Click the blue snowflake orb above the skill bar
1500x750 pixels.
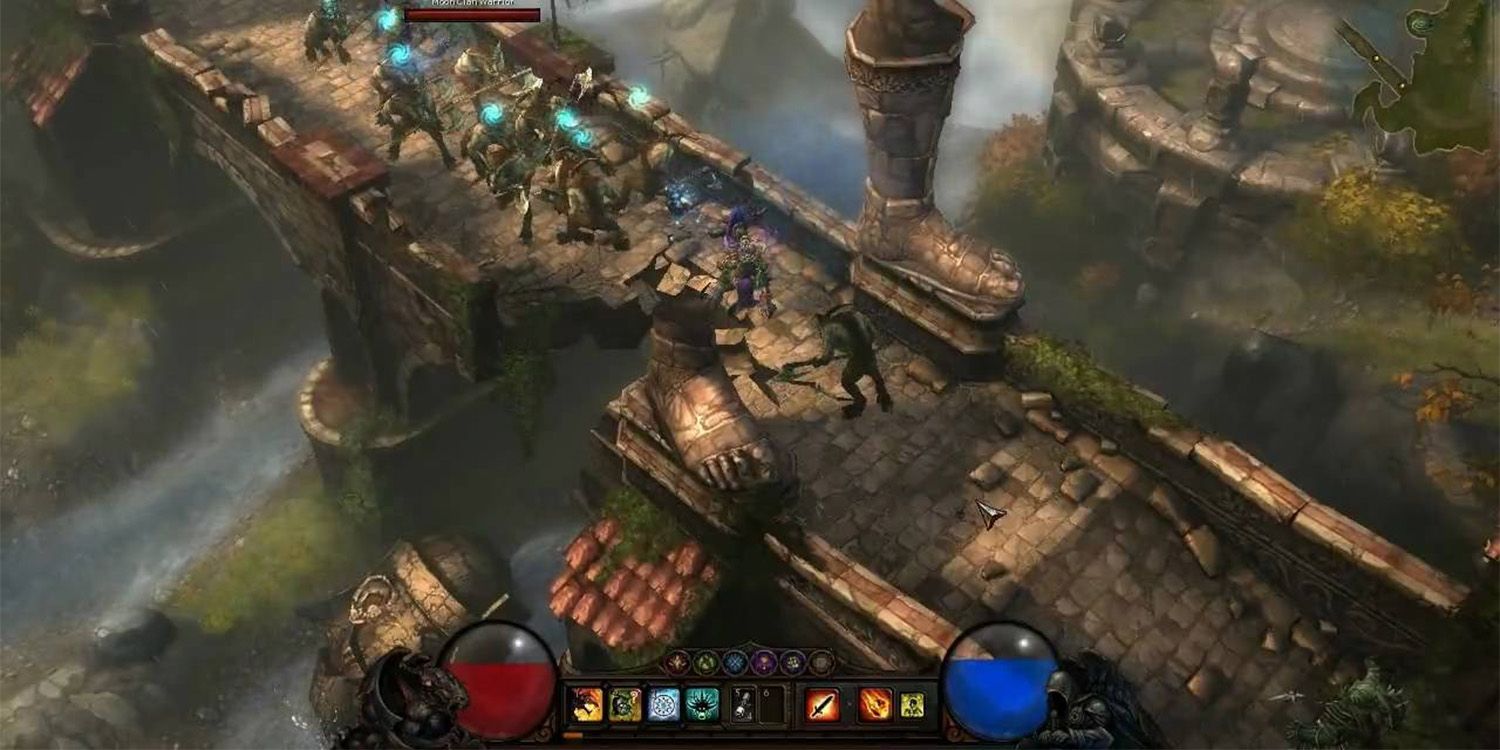coord(733,661)
